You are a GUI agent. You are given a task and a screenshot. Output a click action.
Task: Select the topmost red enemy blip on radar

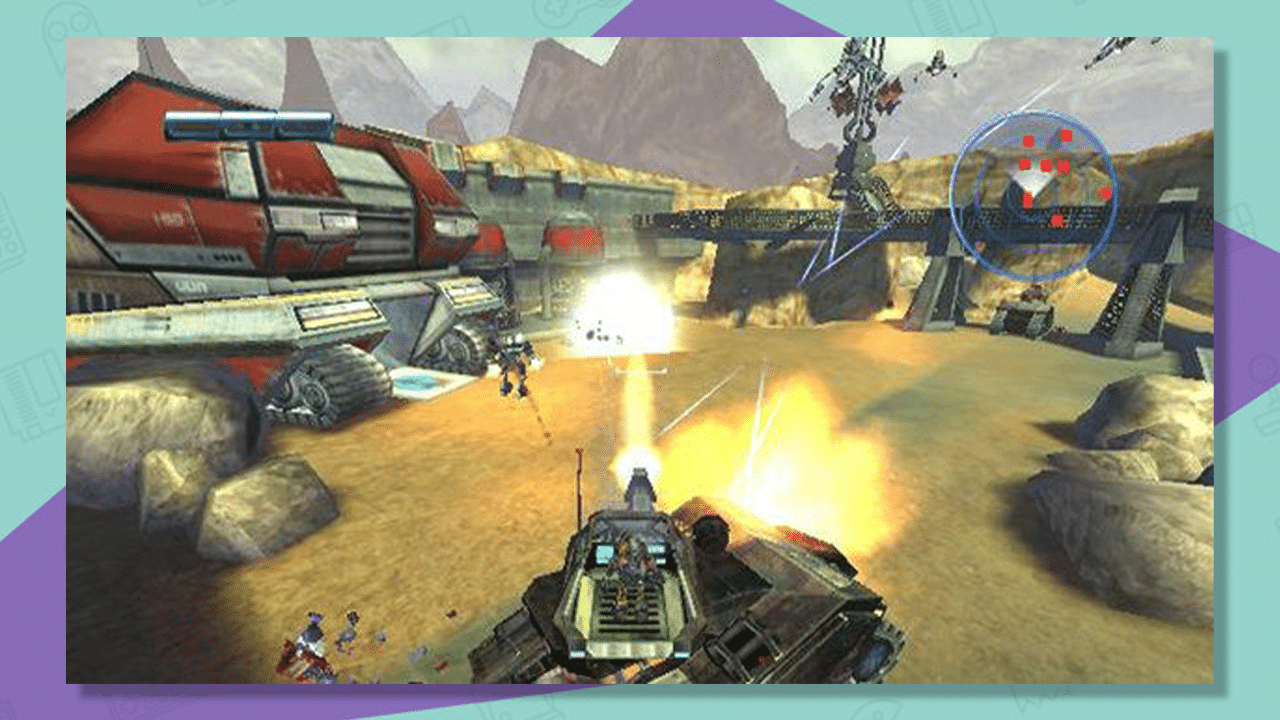pos(1065,135)
